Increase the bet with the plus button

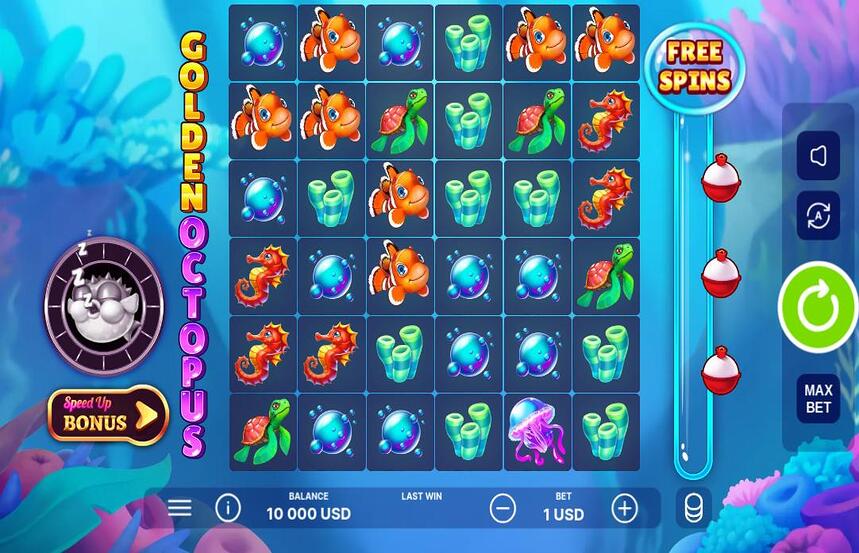(624, 509)
